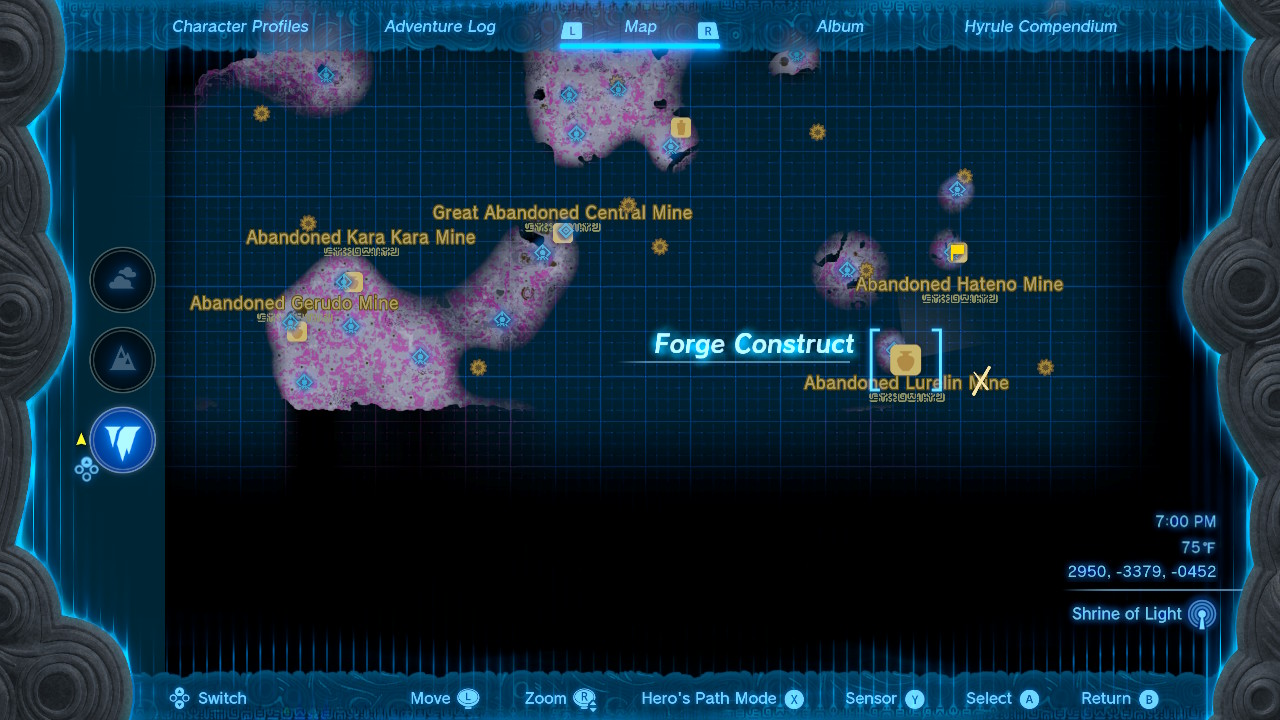Click the yellow flower icon east of Central Mine
Image resolution: width=1280 pixels, height=720 pixels.
[x=659, y=246]
